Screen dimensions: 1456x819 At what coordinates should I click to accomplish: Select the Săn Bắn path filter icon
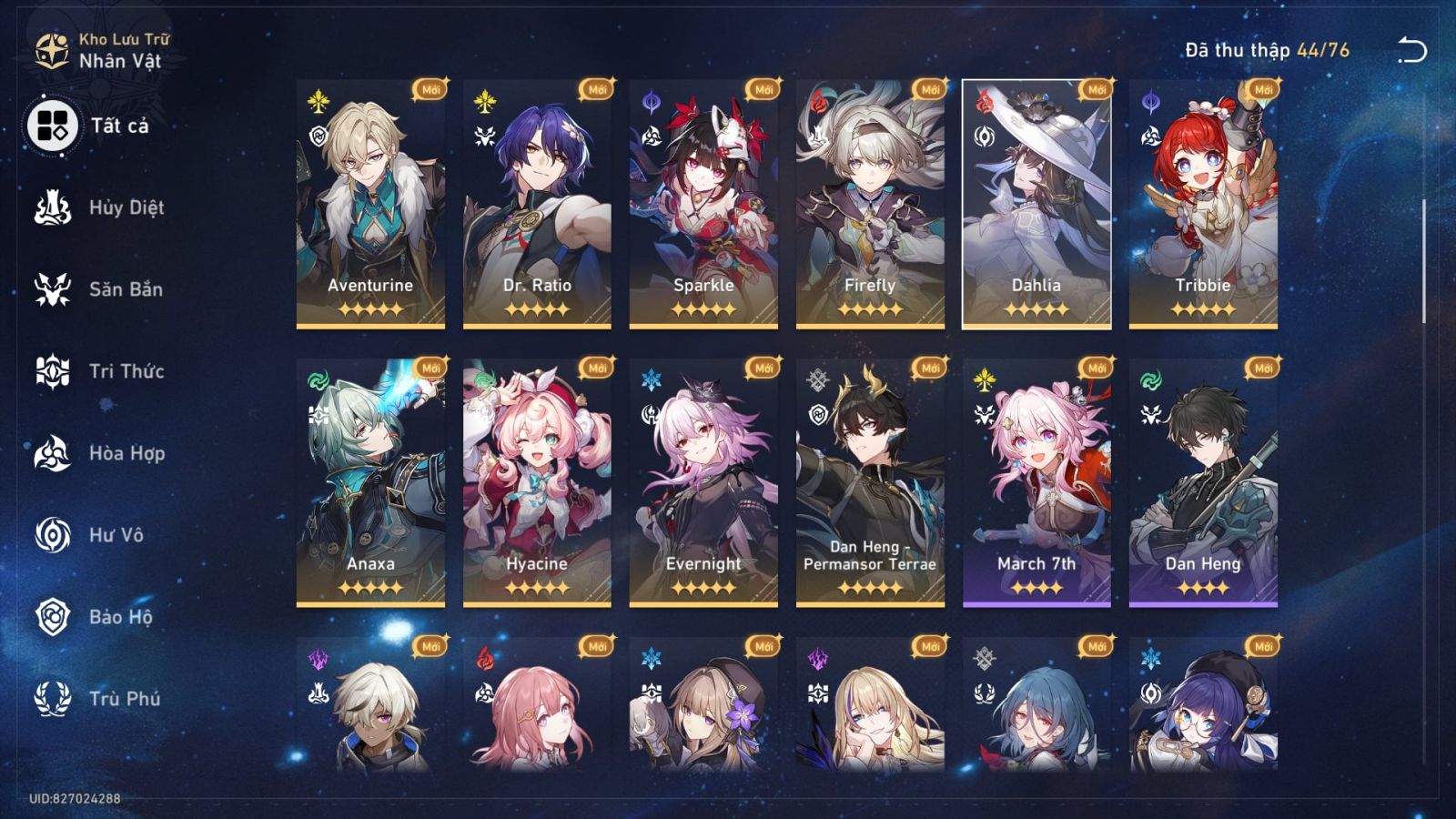52,289
